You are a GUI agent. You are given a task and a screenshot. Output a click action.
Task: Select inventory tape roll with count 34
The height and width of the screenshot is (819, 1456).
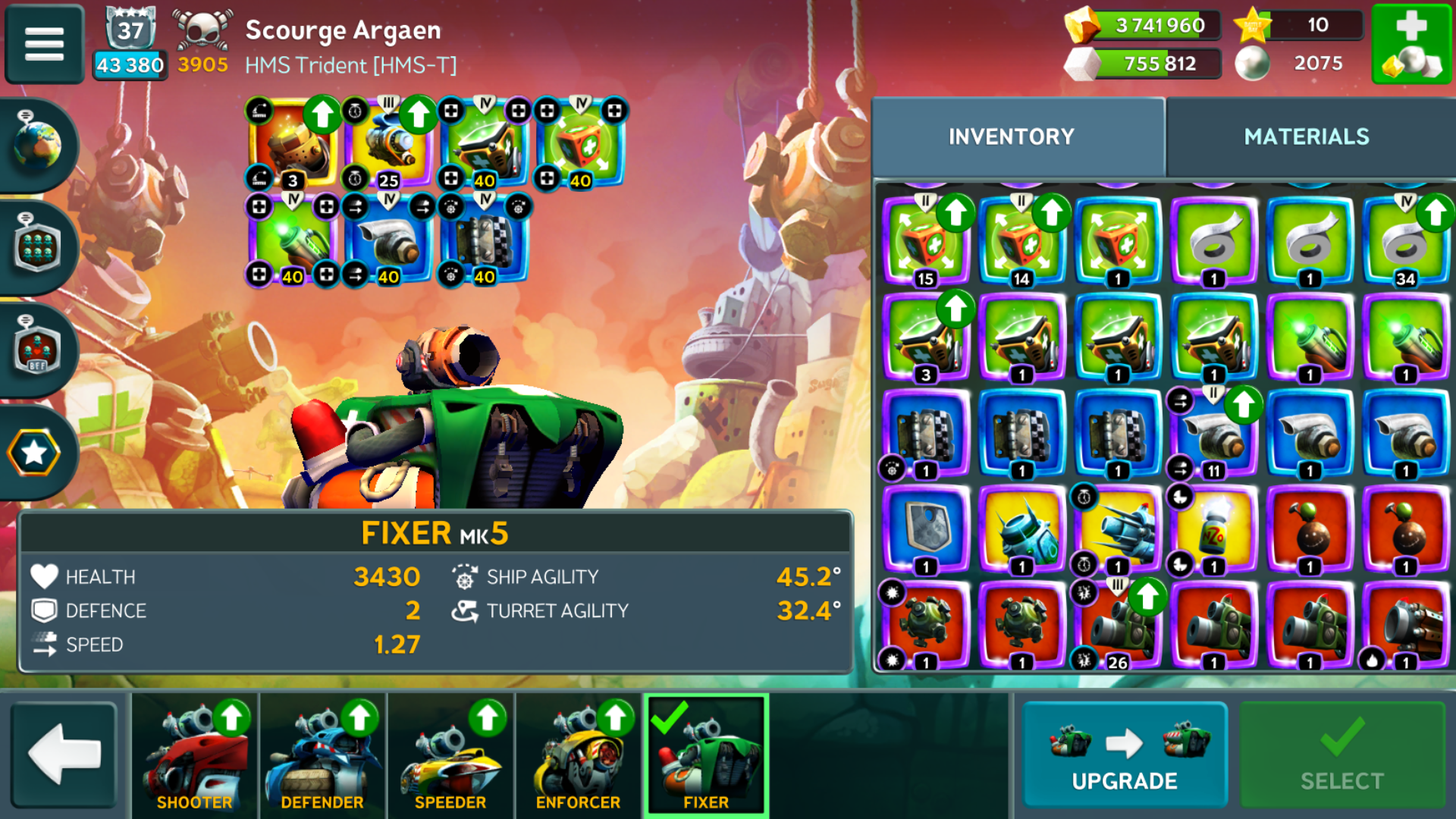pos(1405,241)
